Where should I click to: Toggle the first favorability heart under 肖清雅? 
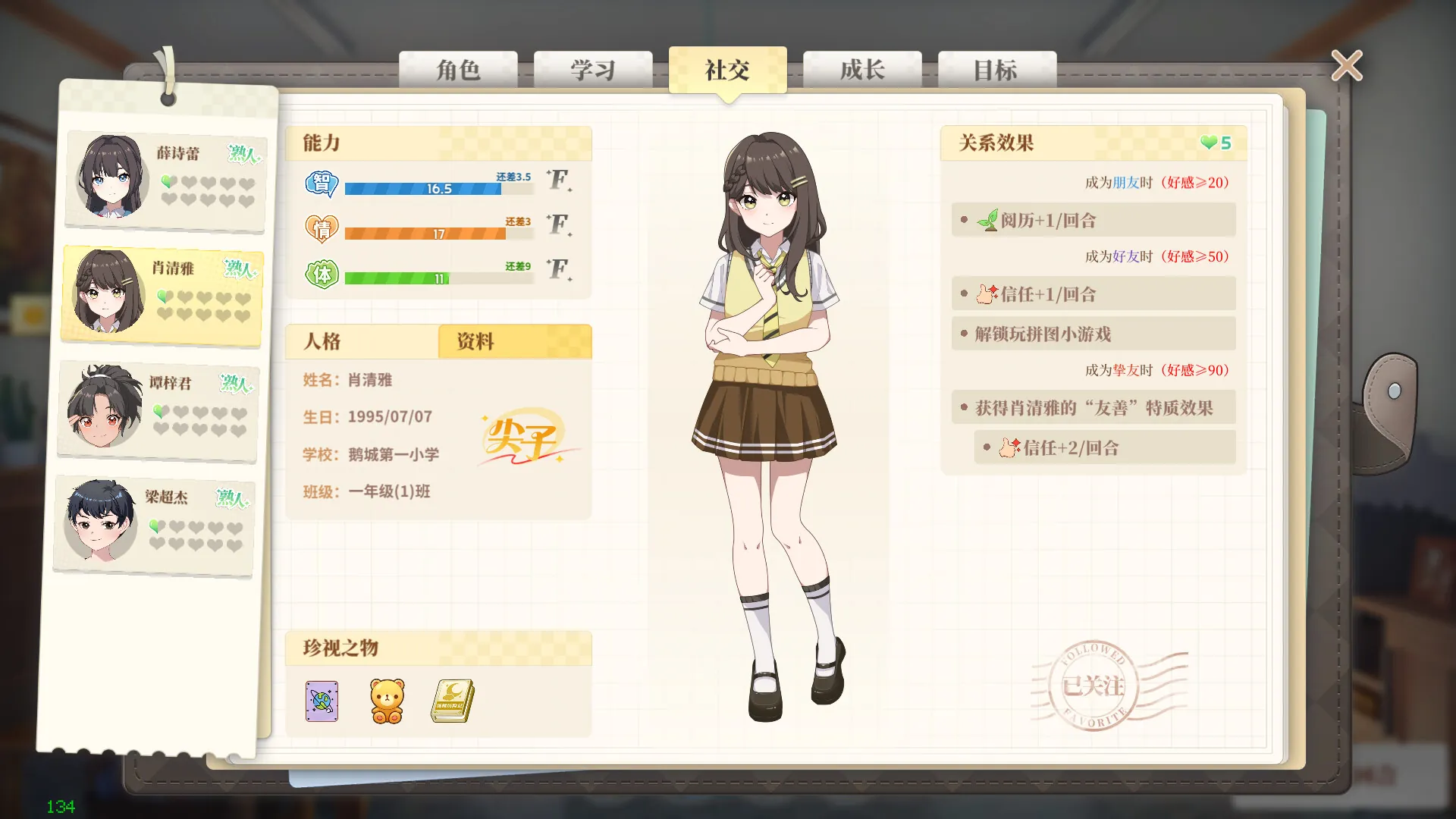click(164, 297)
